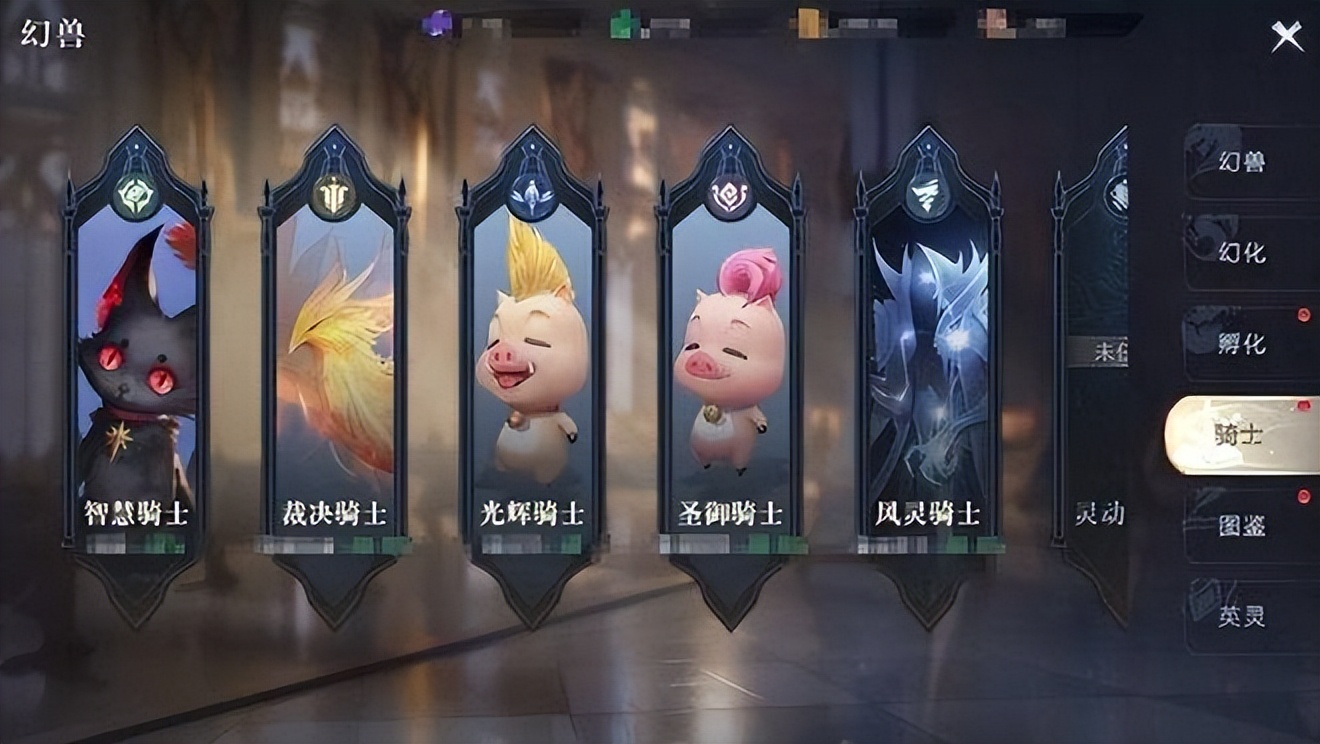Pick the 光辉骑士 yellow-haired pig card
The height and width of the screenshot is (744, 1320).
(532, 360)
